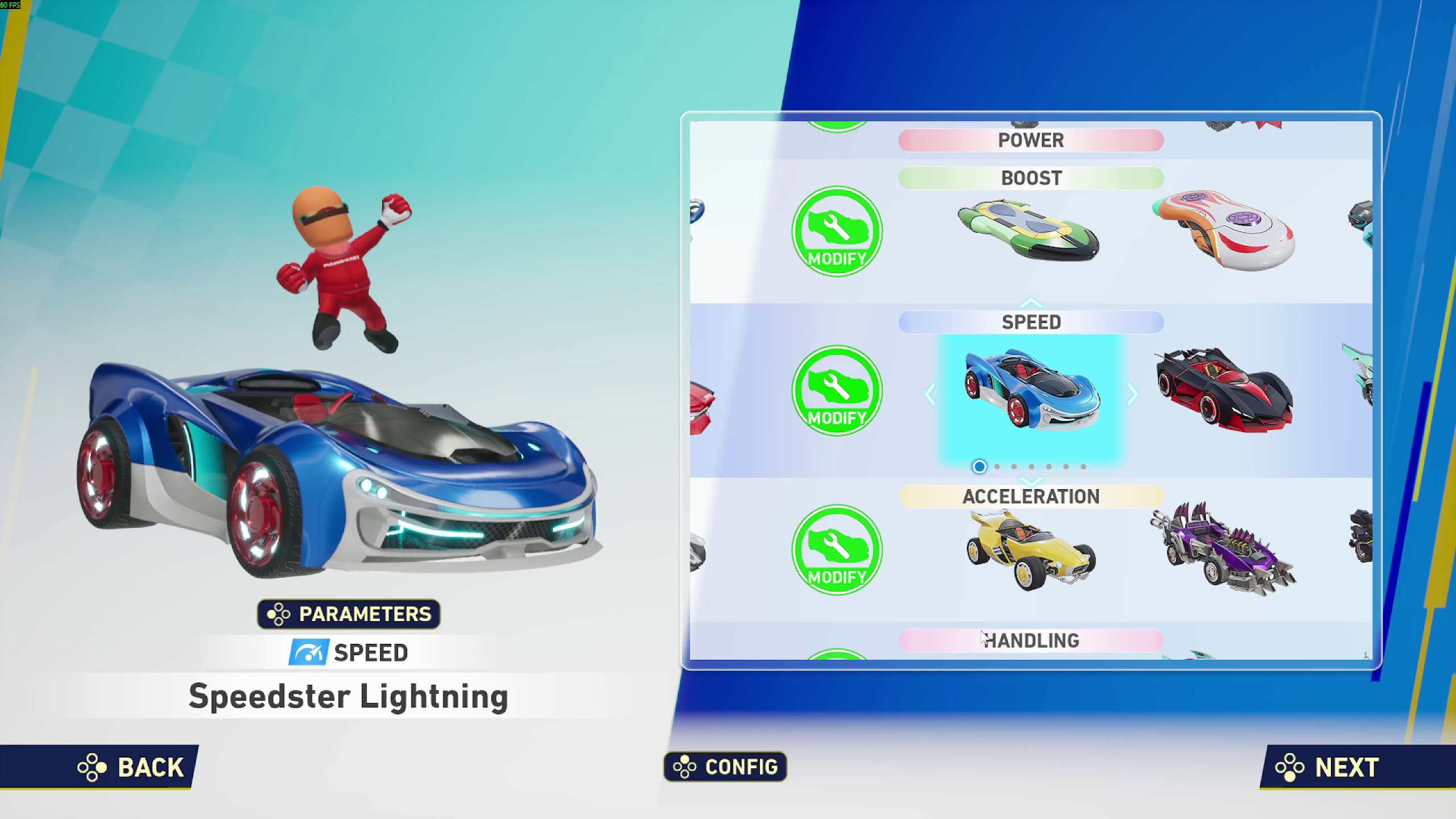Click the d-pad icon on the Back button

93,768
